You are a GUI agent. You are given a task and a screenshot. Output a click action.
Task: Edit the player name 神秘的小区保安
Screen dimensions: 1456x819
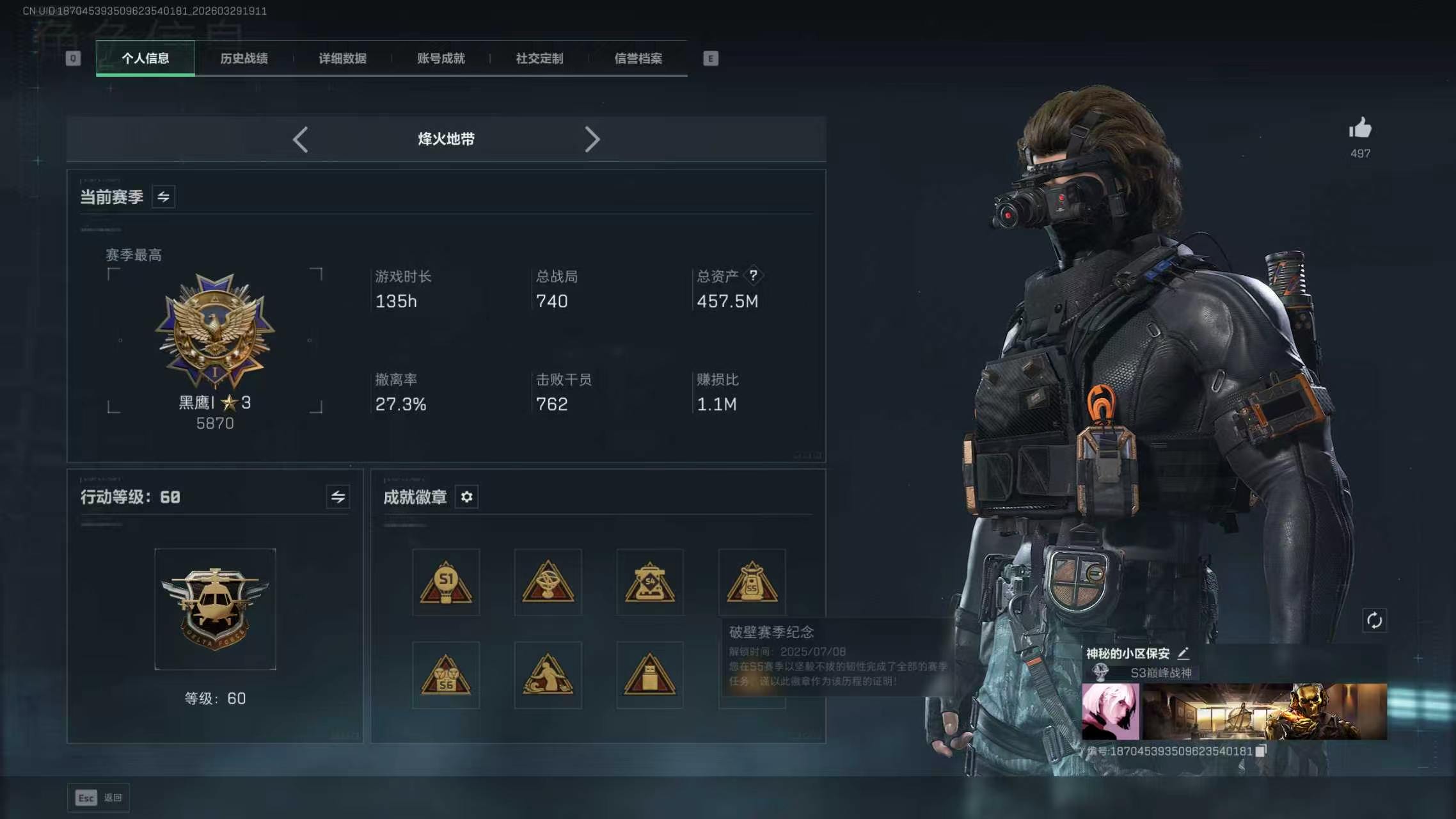[x=1183, y=653]
